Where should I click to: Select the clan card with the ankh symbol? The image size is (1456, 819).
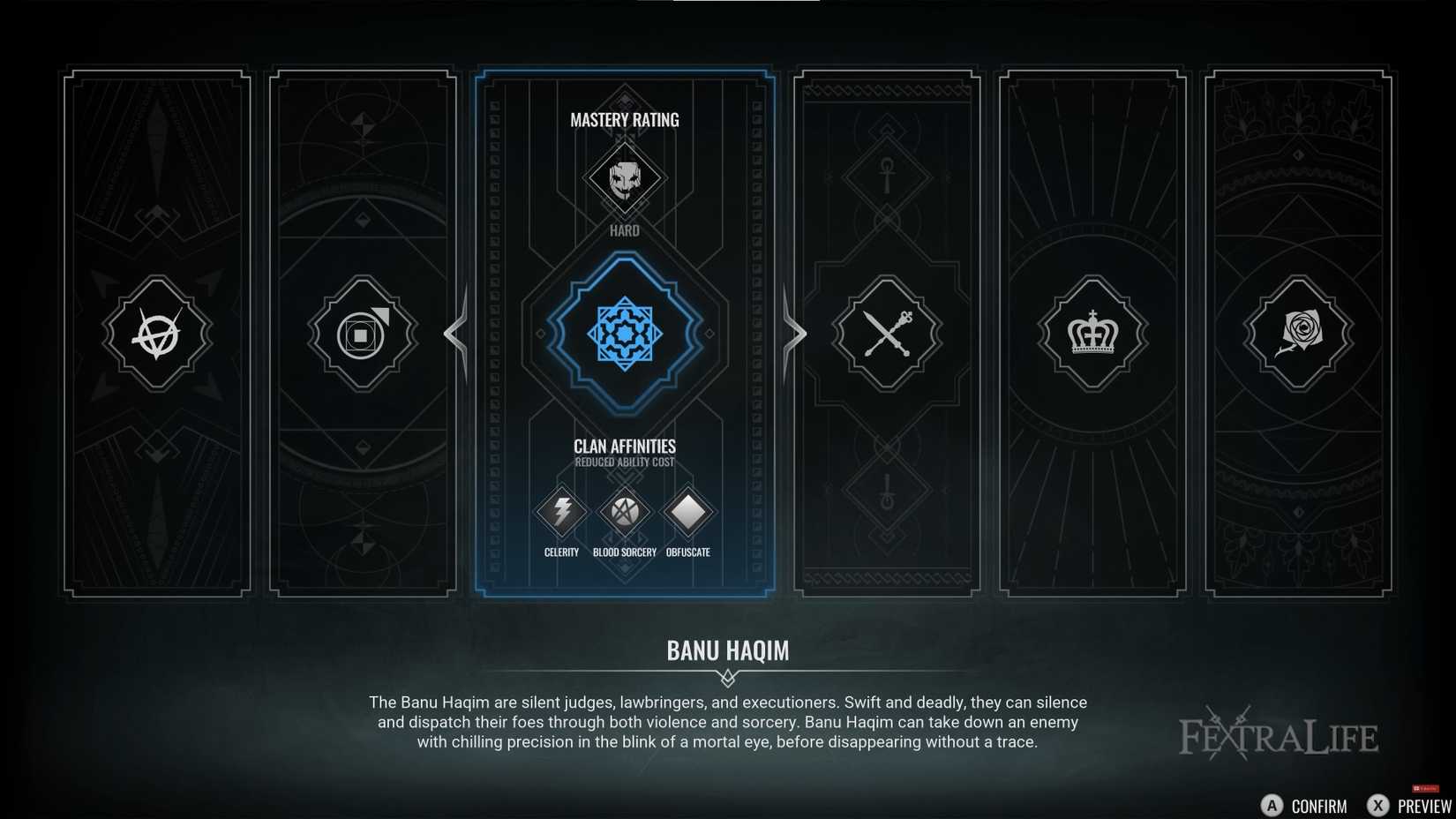tap(886, 177)
